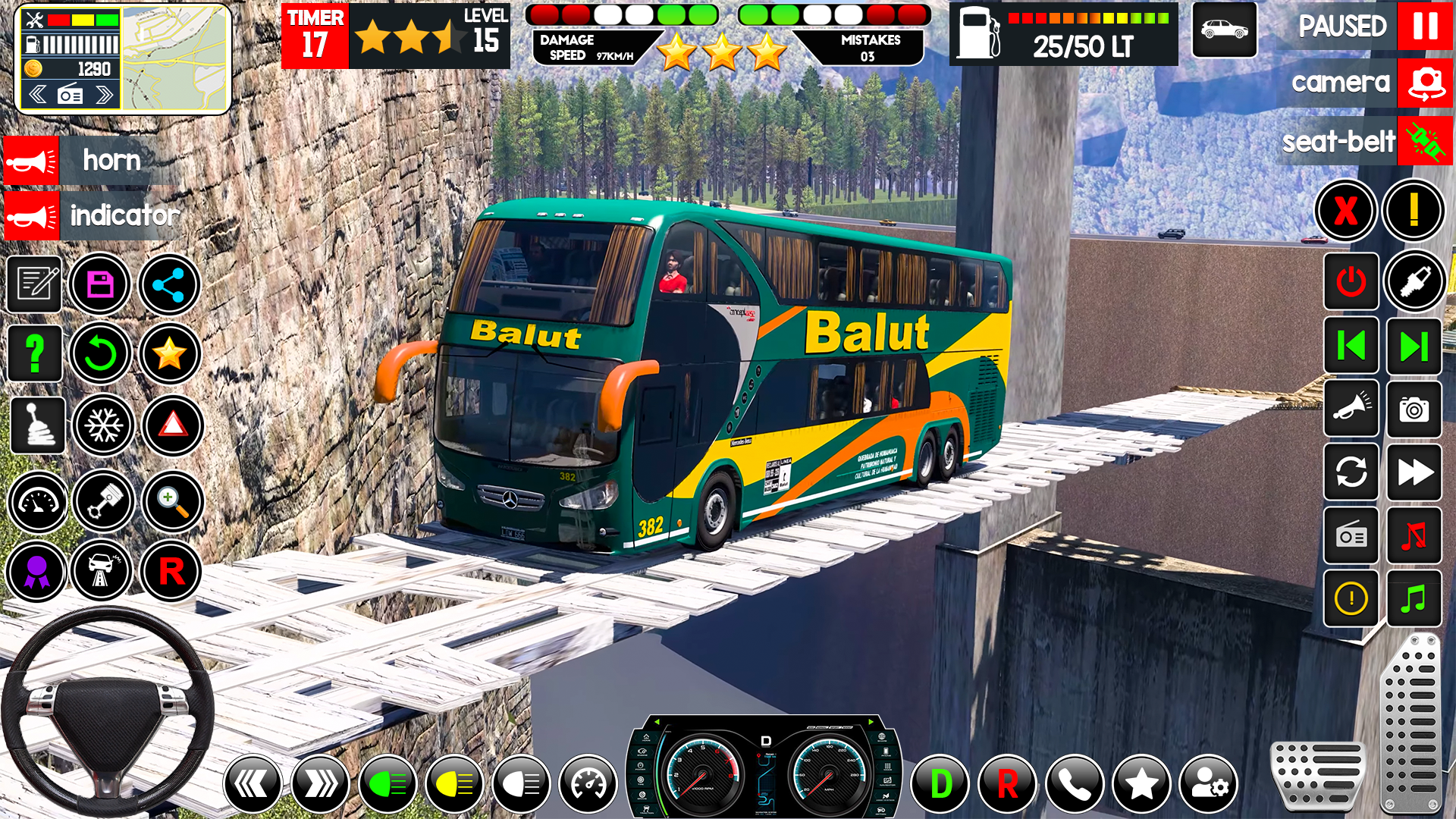1456x819 pixels.
Task: Activate the snowflake winter mode icon
Action: click(104, 425)
